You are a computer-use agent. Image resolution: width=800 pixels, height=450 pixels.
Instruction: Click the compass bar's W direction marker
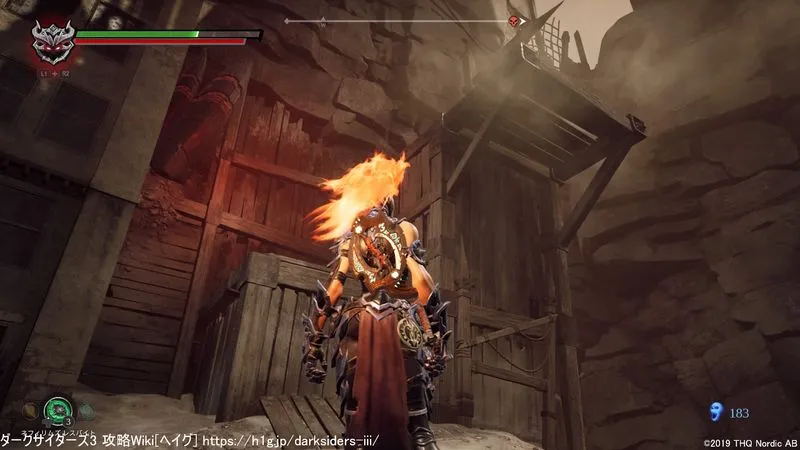324,20
